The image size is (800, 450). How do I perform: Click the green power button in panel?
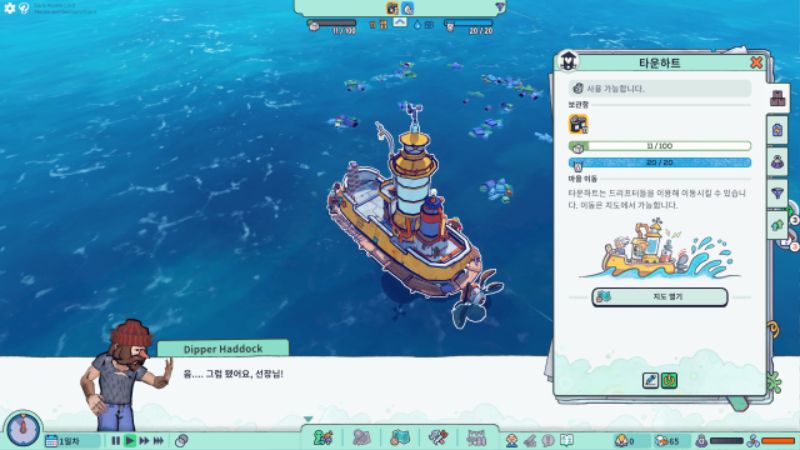click(x=669, y=380)
